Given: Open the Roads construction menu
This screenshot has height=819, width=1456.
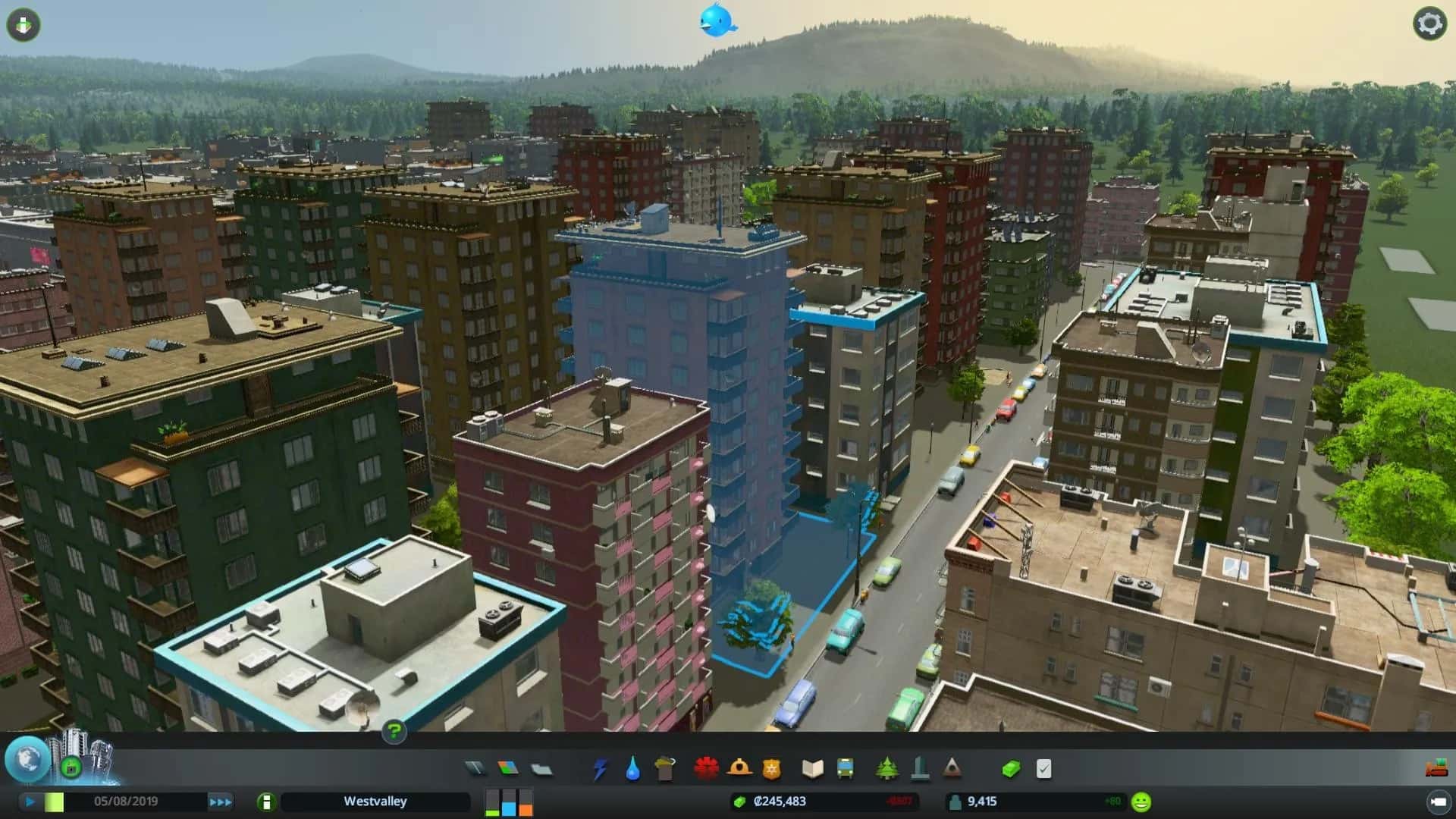Looking at the screenshot, I should click(x=476, y=769).
